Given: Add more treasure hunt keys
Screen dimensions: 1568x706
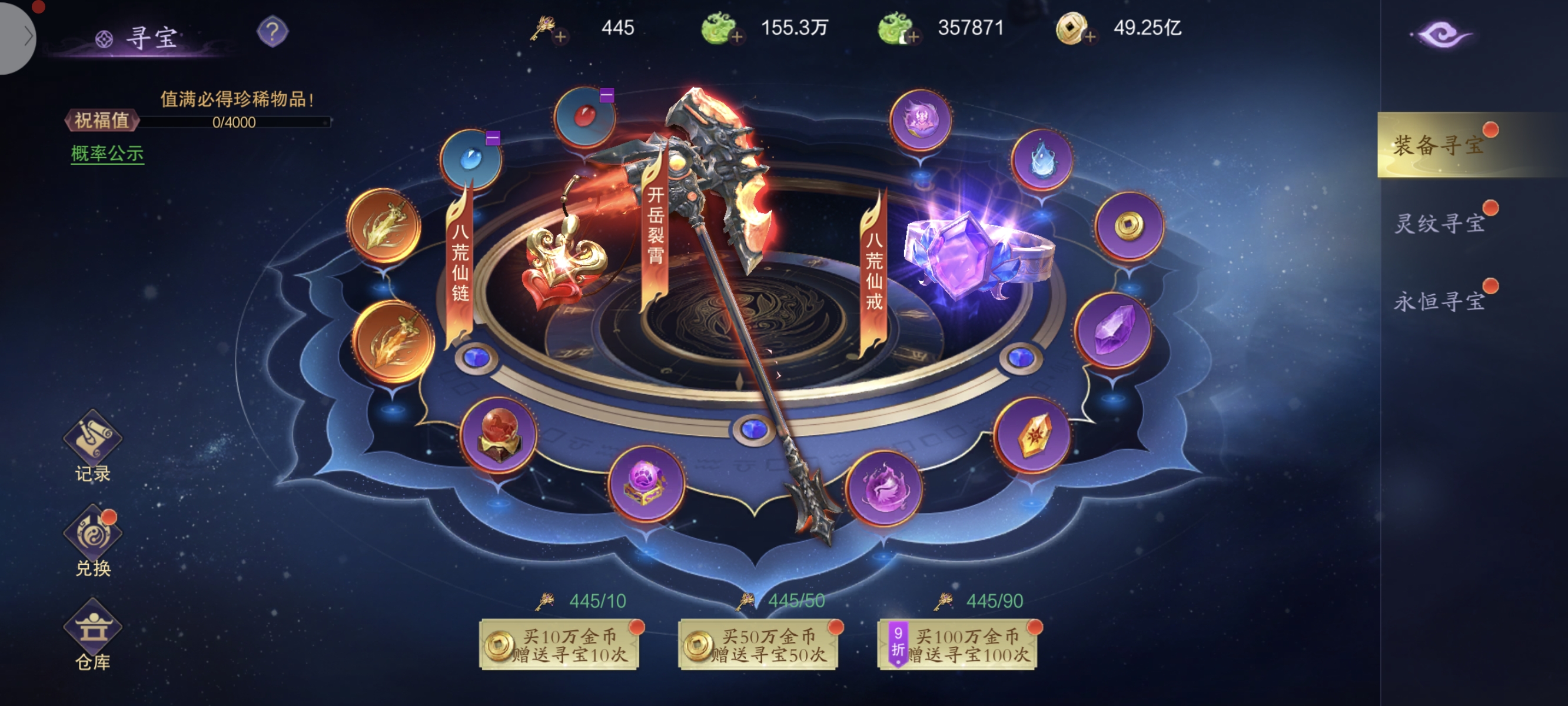Looking at the screenshot, I should 560,37.
